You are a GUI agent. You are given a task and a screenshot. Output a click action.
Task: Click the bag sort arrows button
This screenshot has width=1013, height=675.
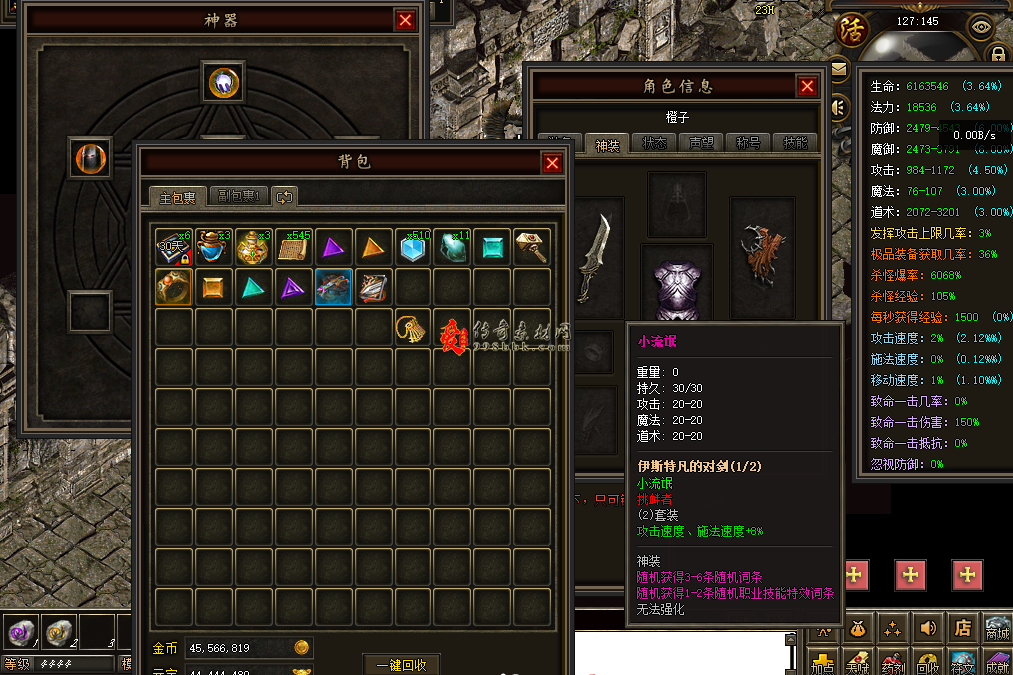click(x=284, y=196)
